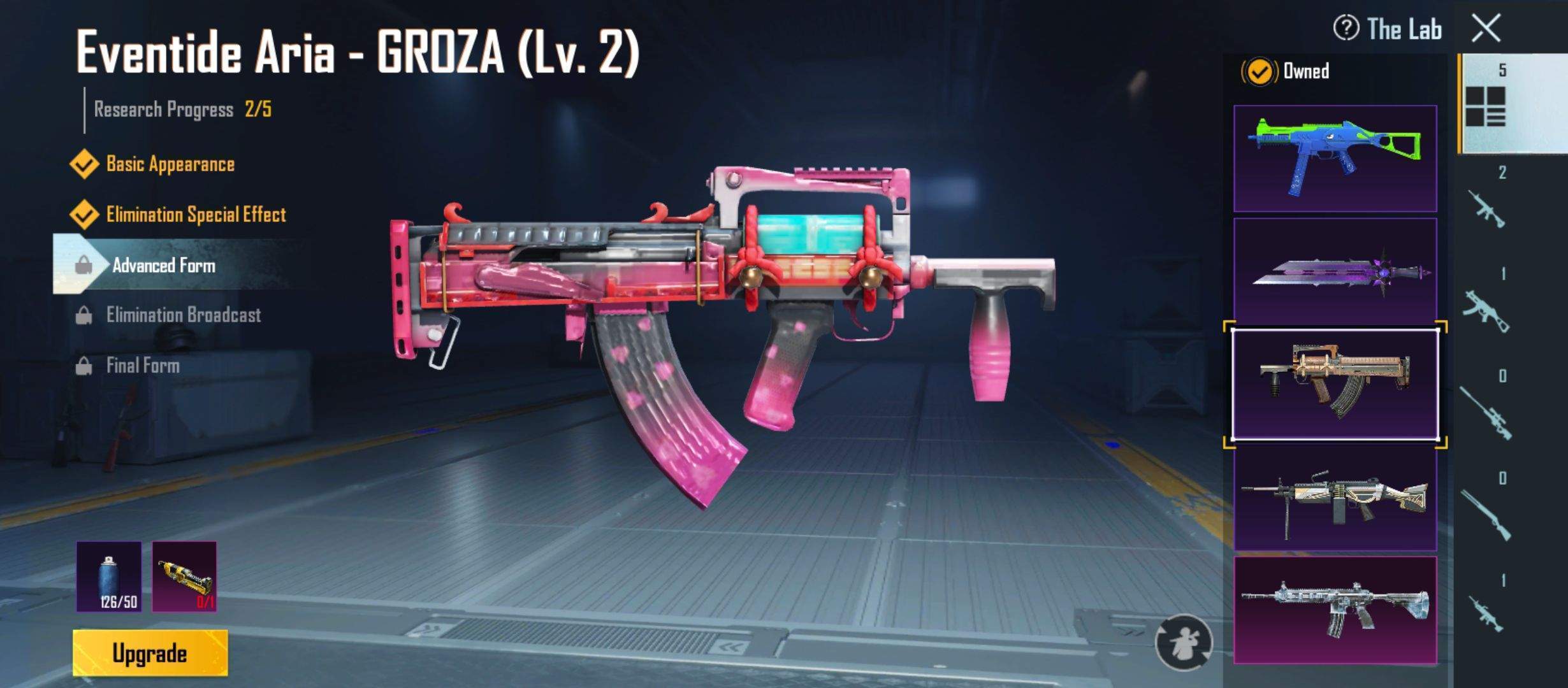This screenshot has width=1568, height=688.
Task: Show the locked Elimination Broadcast stage
Action: pyautogui.click(x=183, y=315)
